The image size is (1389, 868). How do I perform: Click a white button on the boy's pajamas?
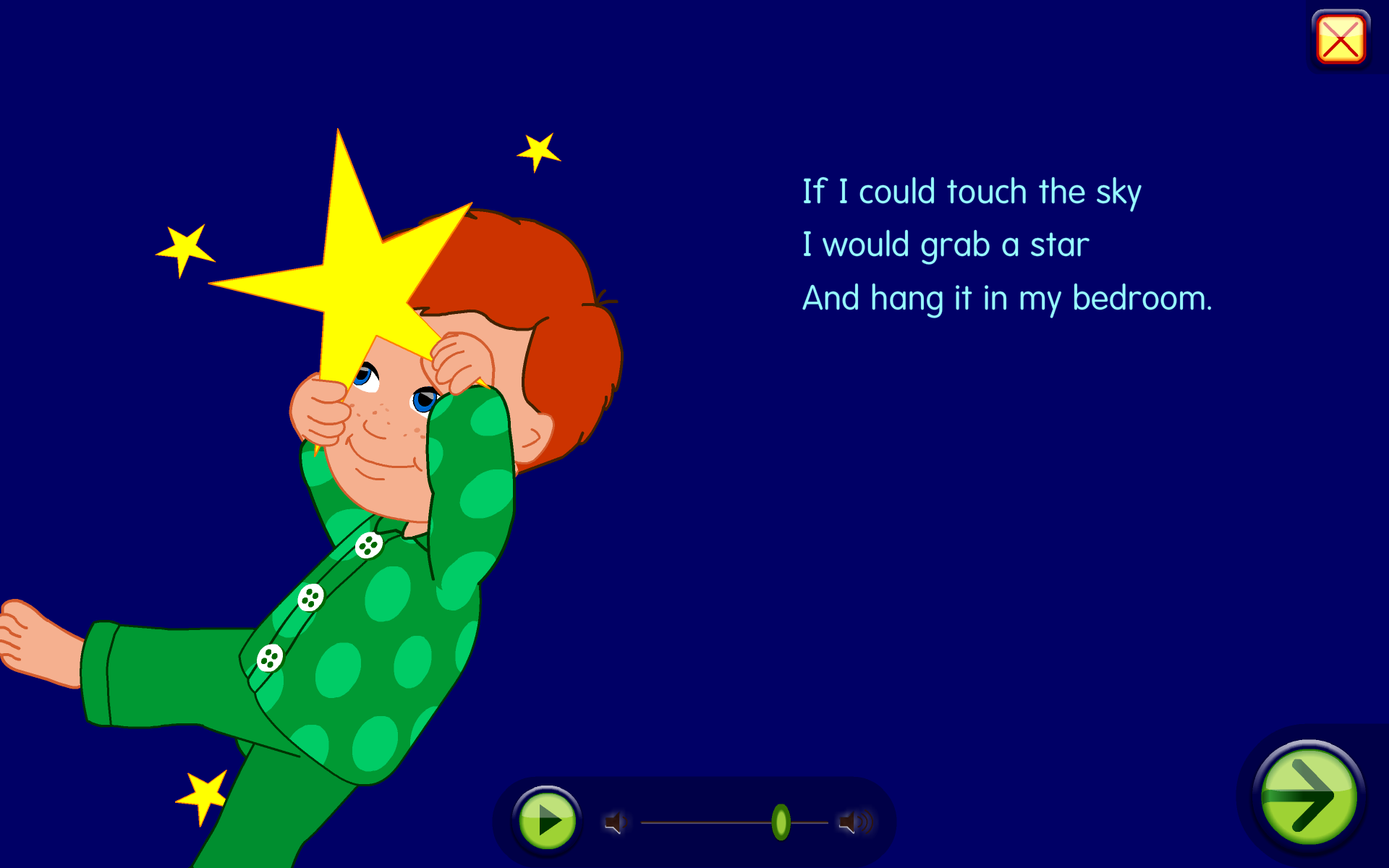[310, 598]
